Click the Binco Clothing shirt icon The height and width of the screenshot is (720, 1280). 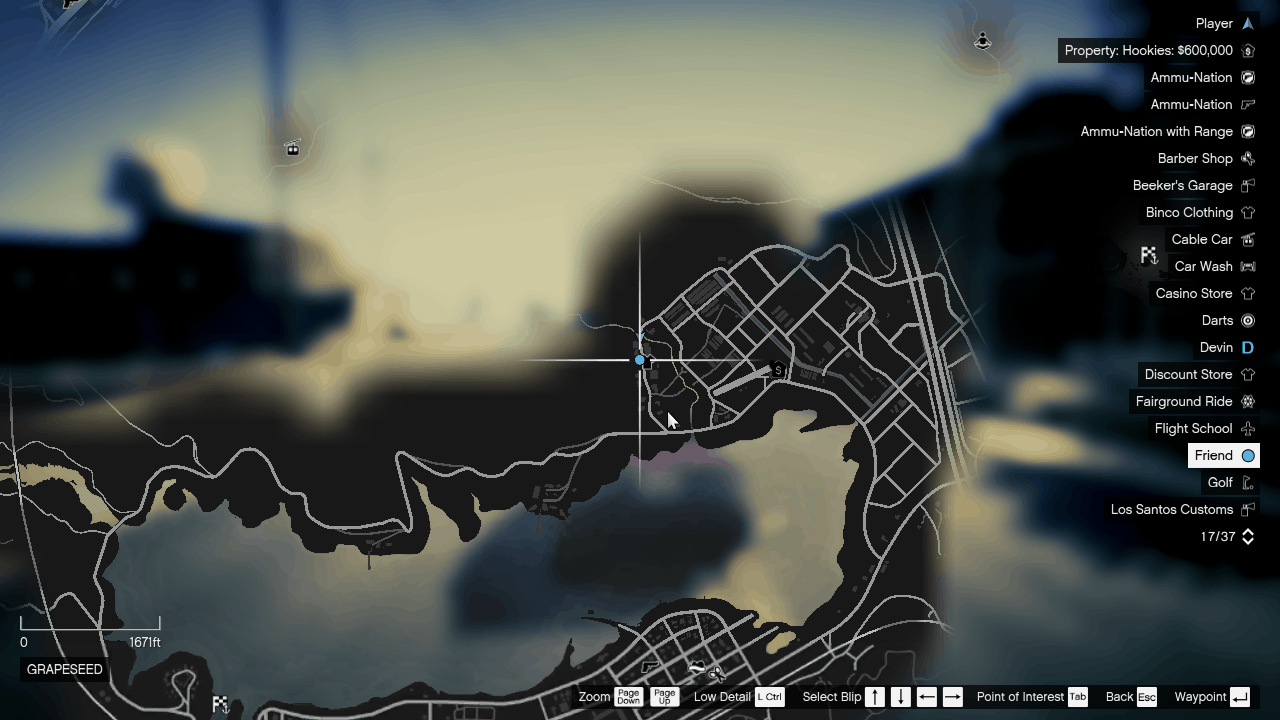(1247, 212)
